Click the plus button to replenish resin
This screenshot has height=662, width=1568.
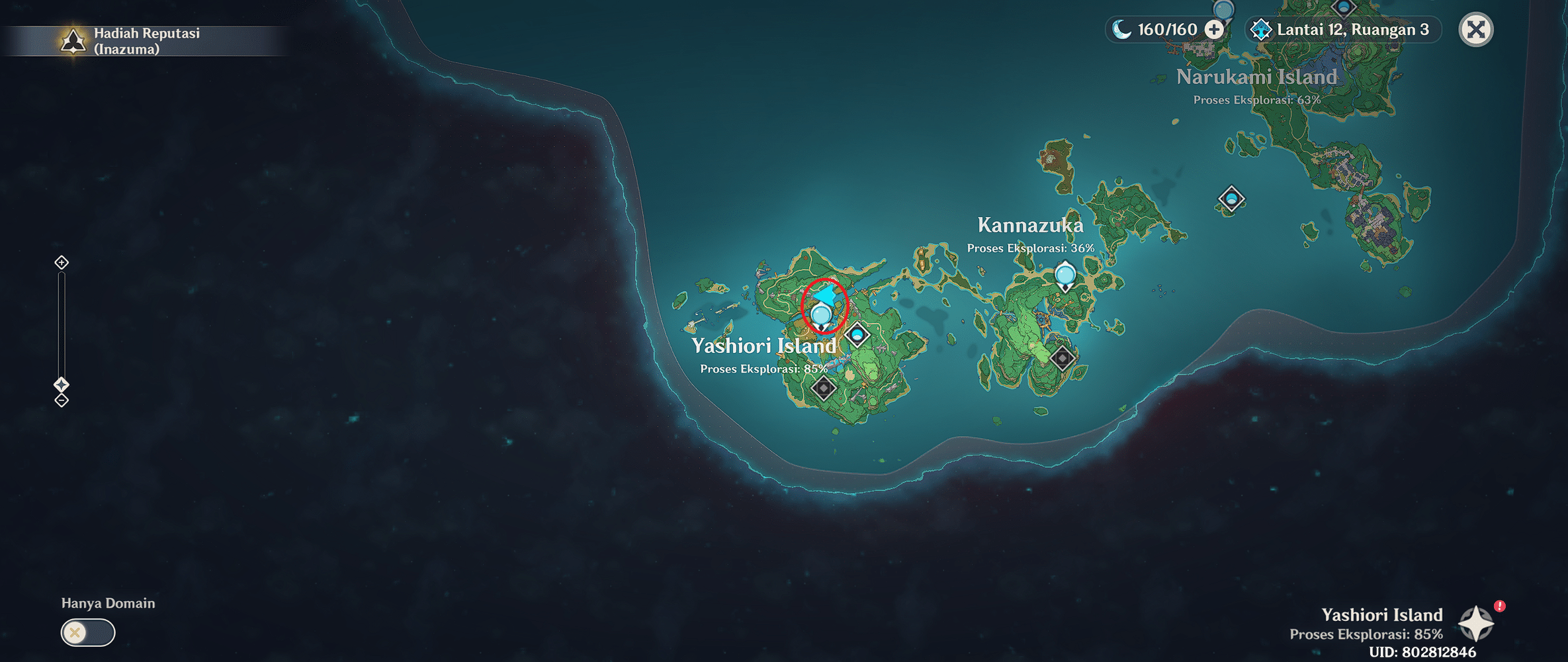pyautogui.click(x=1215, y=29)
